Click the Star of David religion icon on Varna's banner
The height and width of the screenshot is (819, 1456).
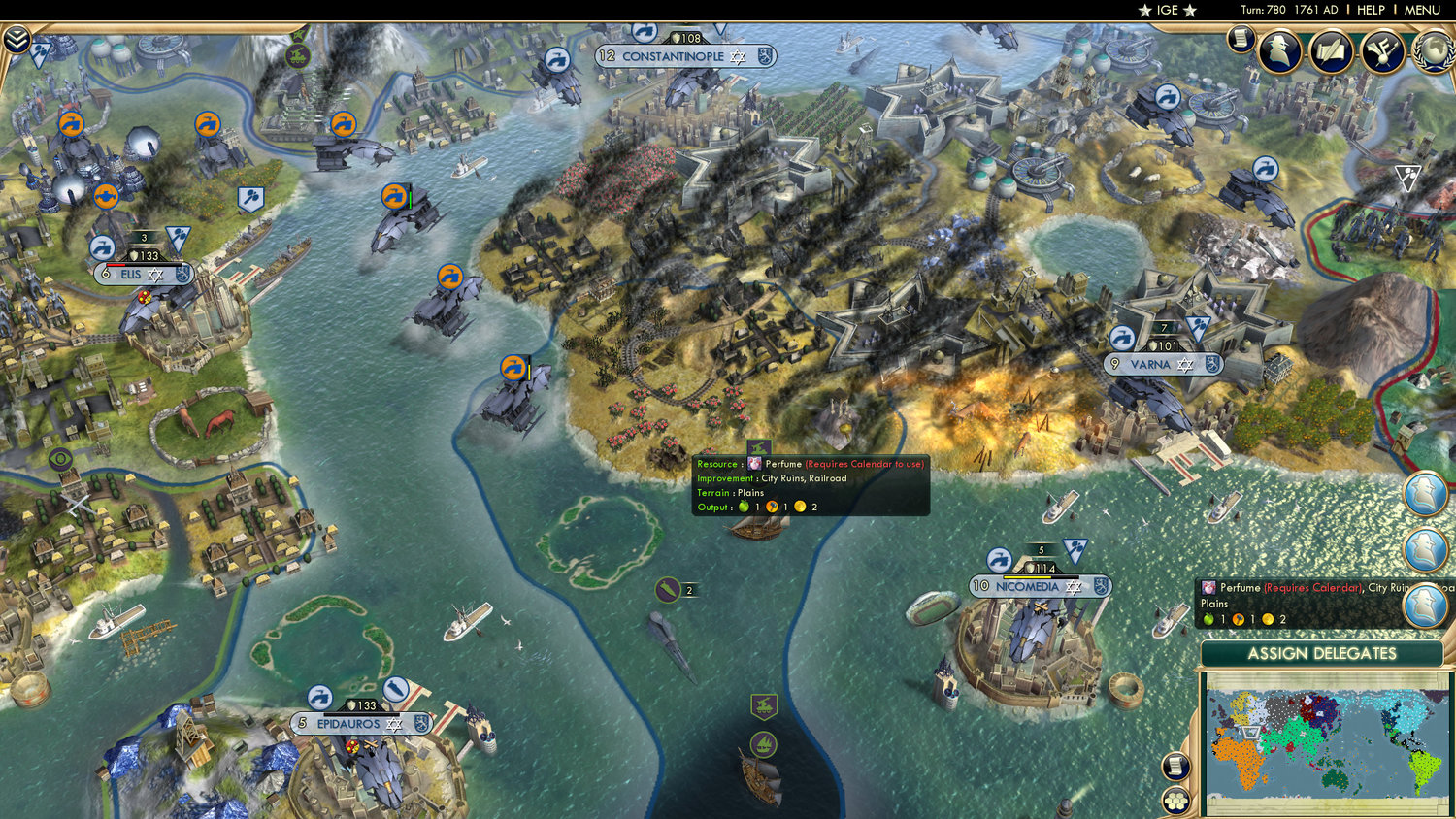1186,364
